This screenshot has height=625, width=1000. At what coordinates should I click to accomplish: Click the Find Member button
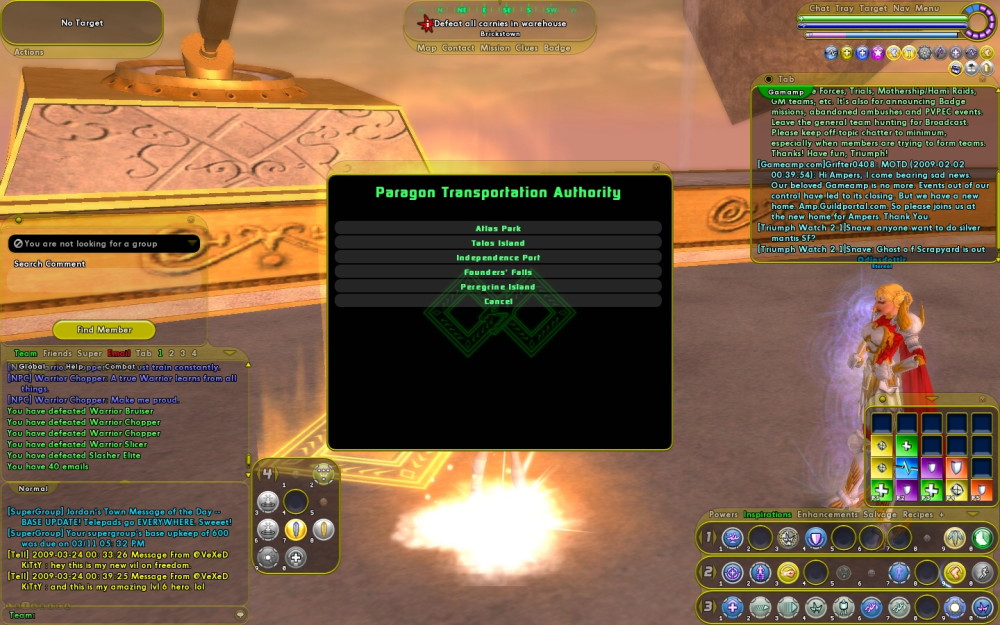click(x=104, y=330)
